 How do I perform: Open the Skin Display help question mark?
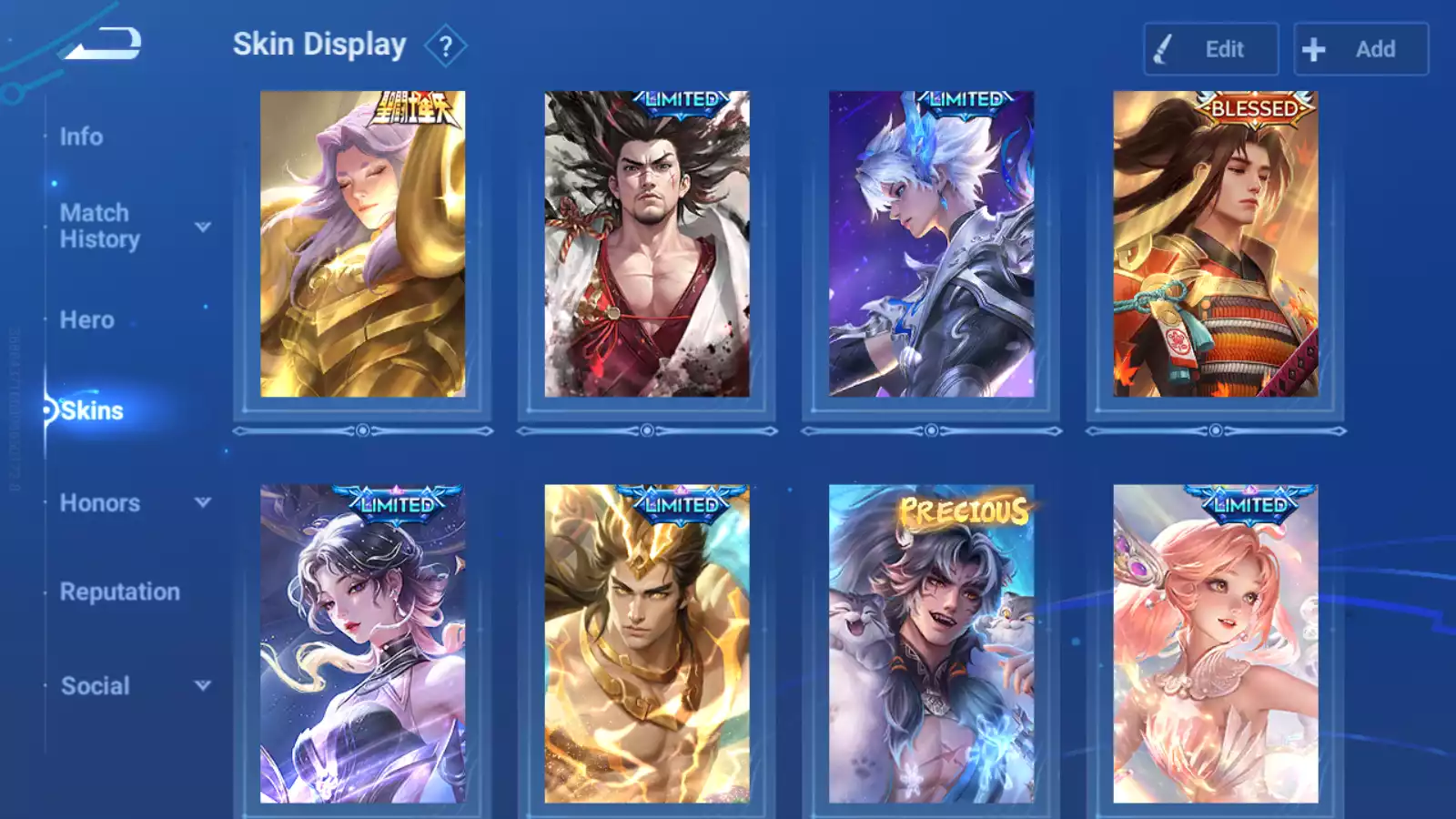coord(445,46)
